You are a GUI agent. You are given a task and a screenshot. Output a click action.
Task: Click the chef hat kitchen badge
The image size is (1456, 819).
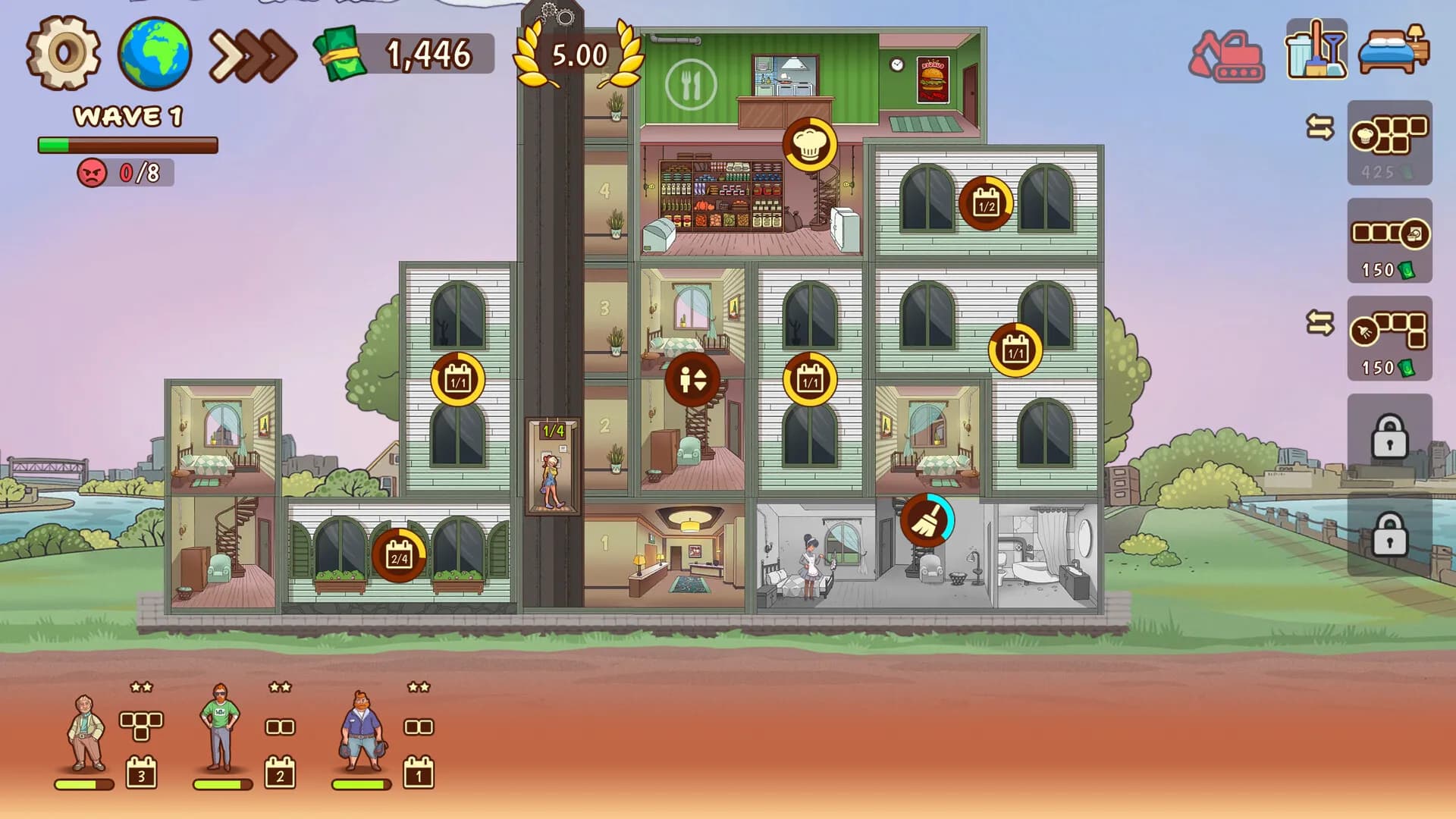click(x=809, y=144)
